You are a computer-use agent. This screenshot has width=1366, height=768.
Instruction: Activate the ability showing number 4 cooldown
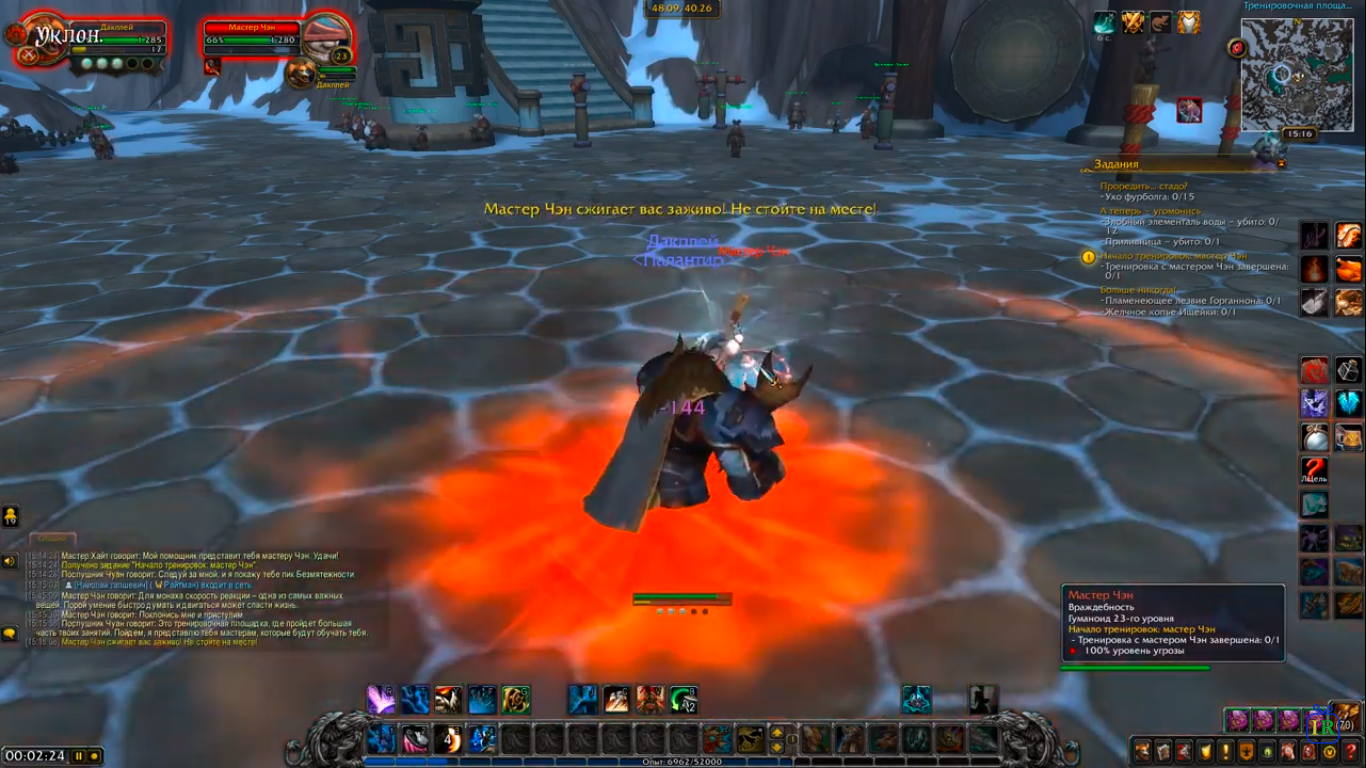tap(448, 739)
